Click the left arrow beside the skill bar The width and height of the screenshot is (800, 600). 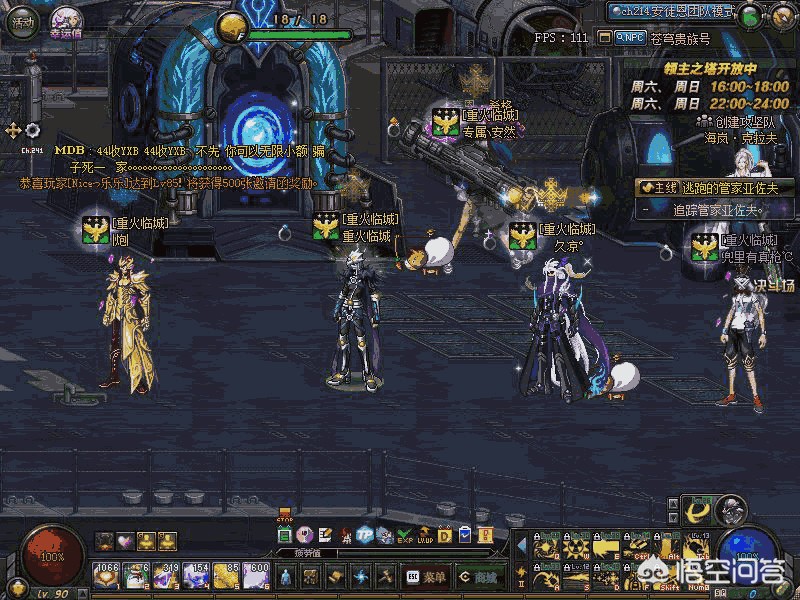point(520,545)
